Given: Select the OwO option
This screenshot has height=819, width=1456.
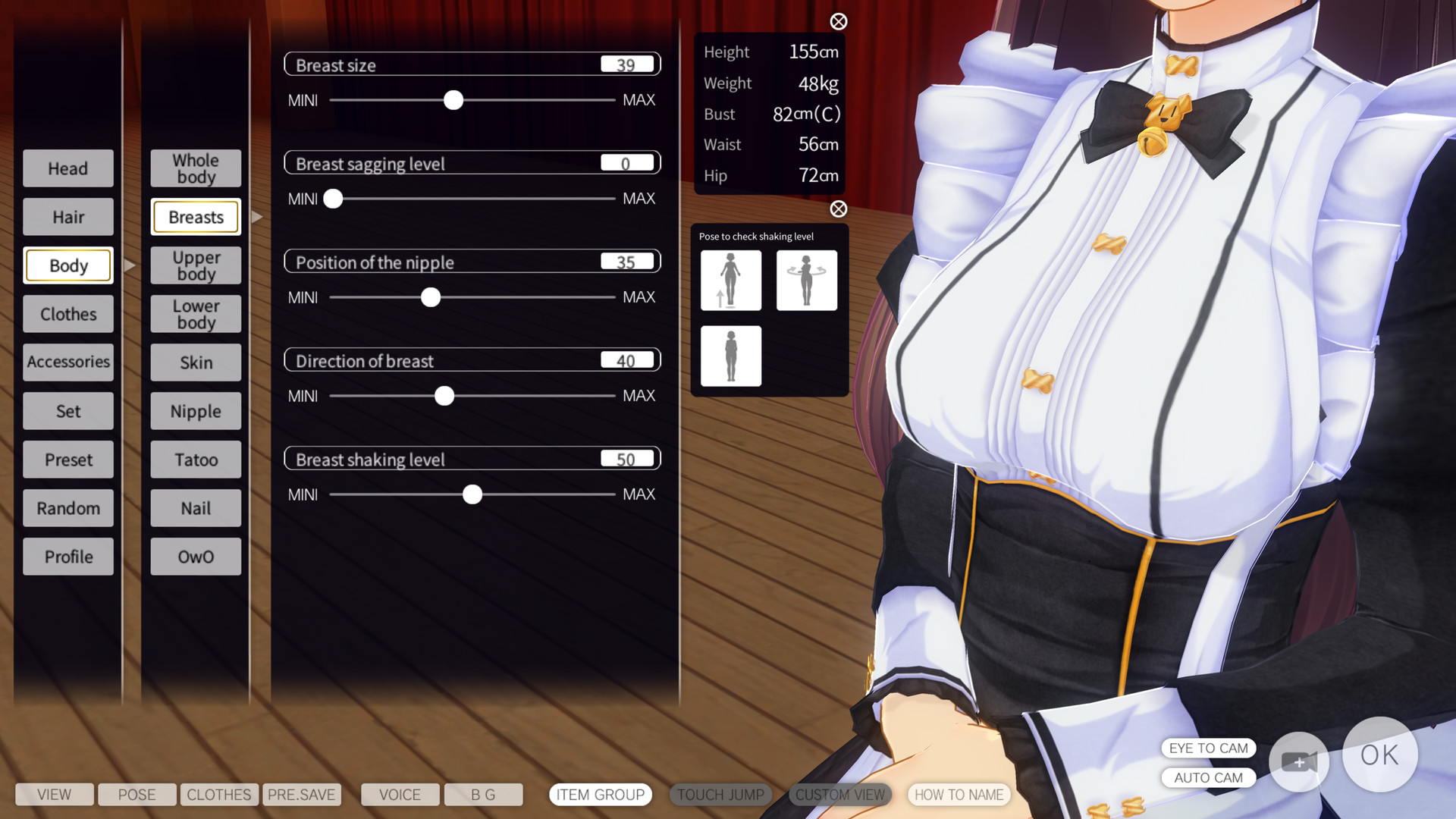Looking at the screenshot, I should [x=195, y=556].
